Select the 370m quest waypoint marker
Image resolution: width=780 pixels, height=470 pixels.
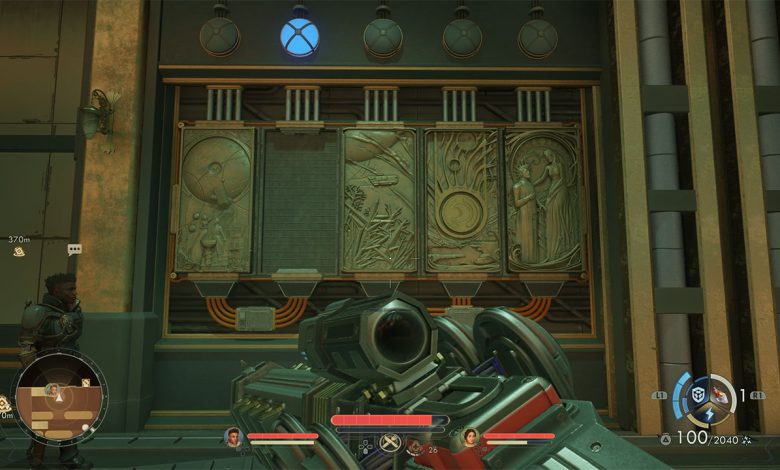(19, 252)
